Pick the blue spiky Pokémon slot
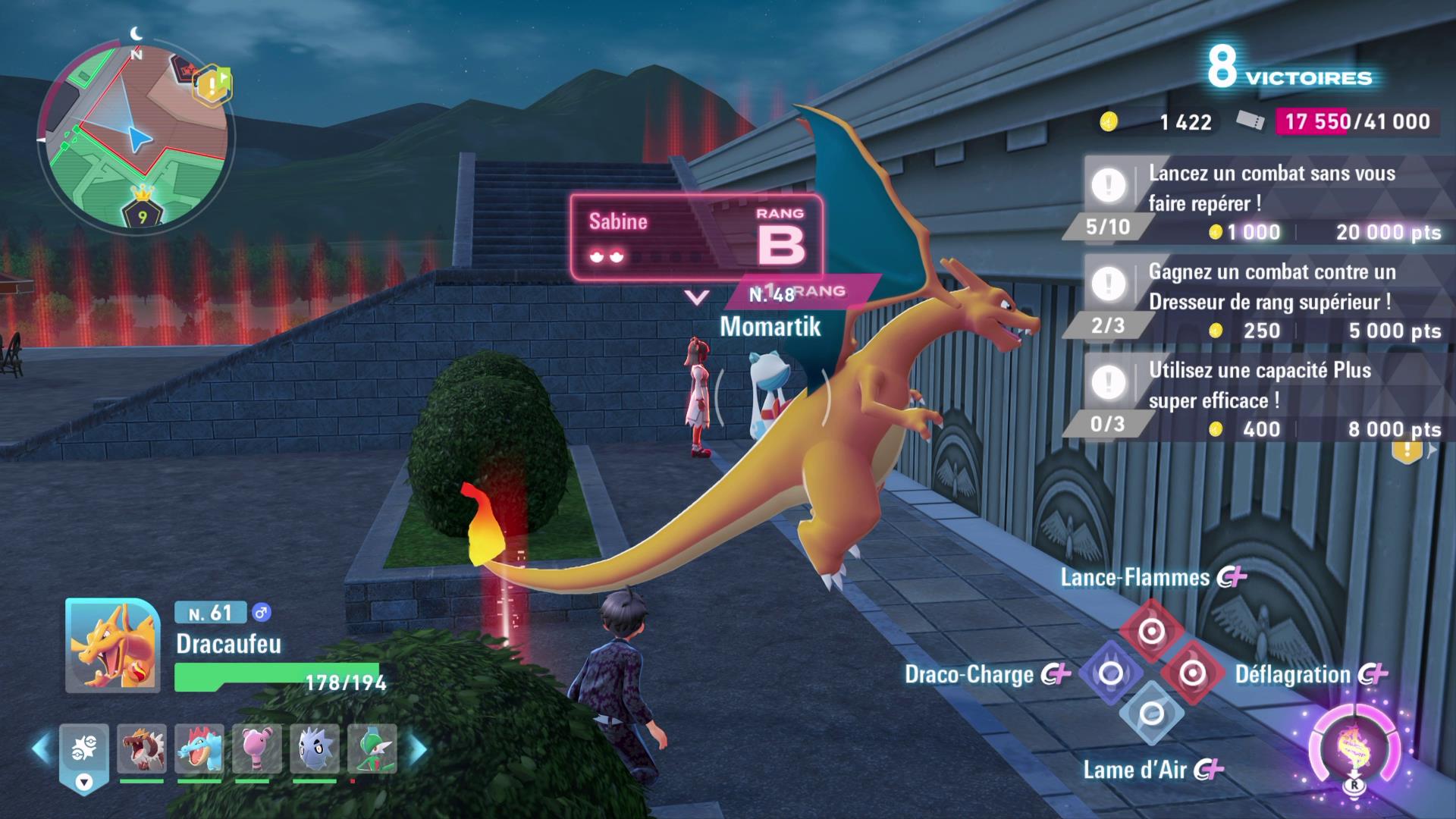Screen dimensions: 1456x819 (x=315, y=749)
